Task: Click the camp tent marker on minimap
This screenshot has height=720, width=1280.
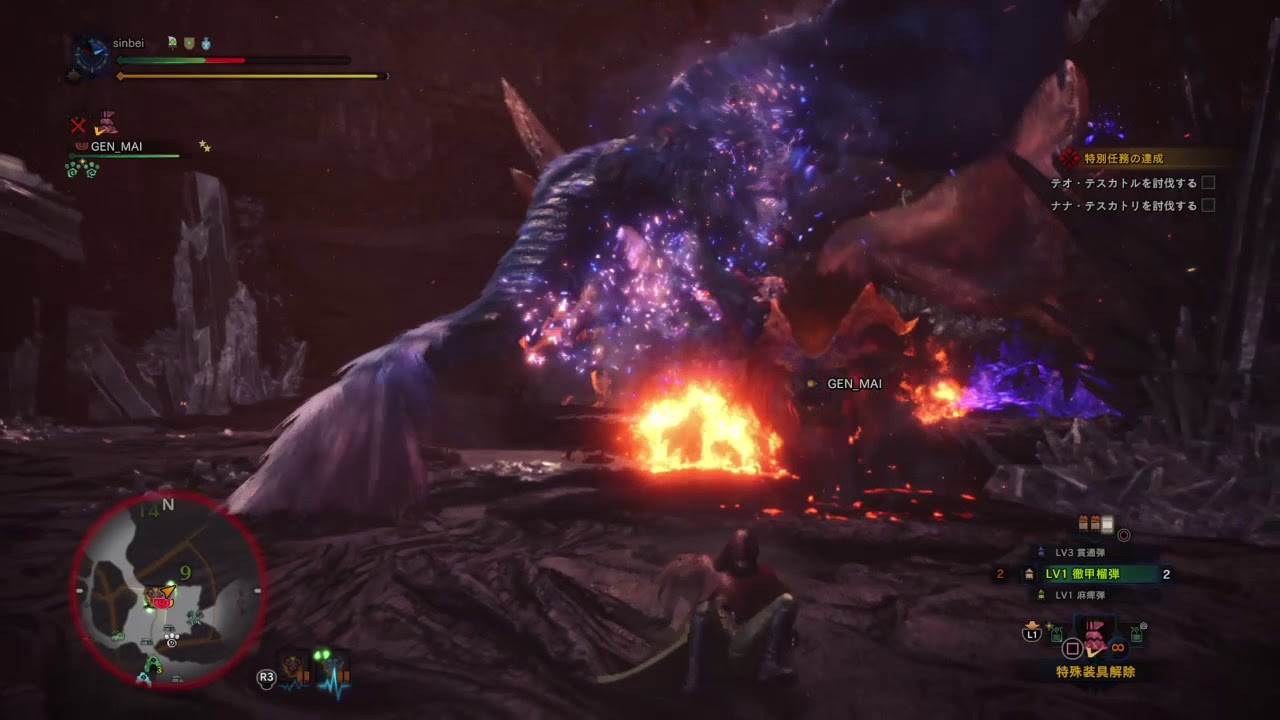Action: pos(153,666)
